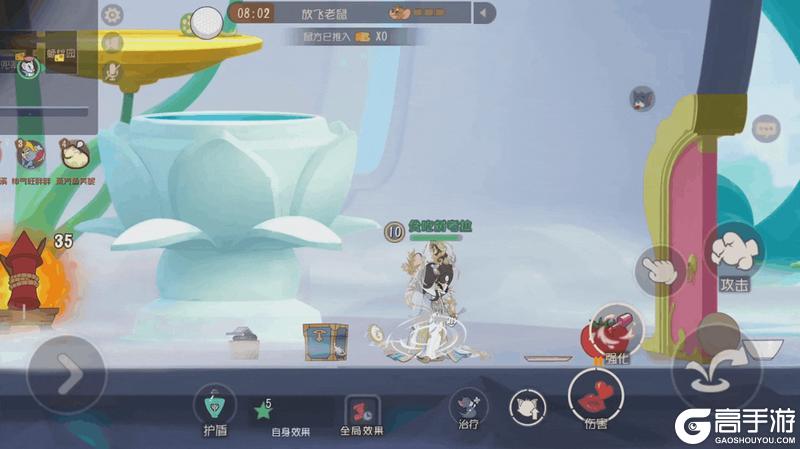Select the 全局效果 global effect icon
Viewport: 800px width, 449px height.
361,410
